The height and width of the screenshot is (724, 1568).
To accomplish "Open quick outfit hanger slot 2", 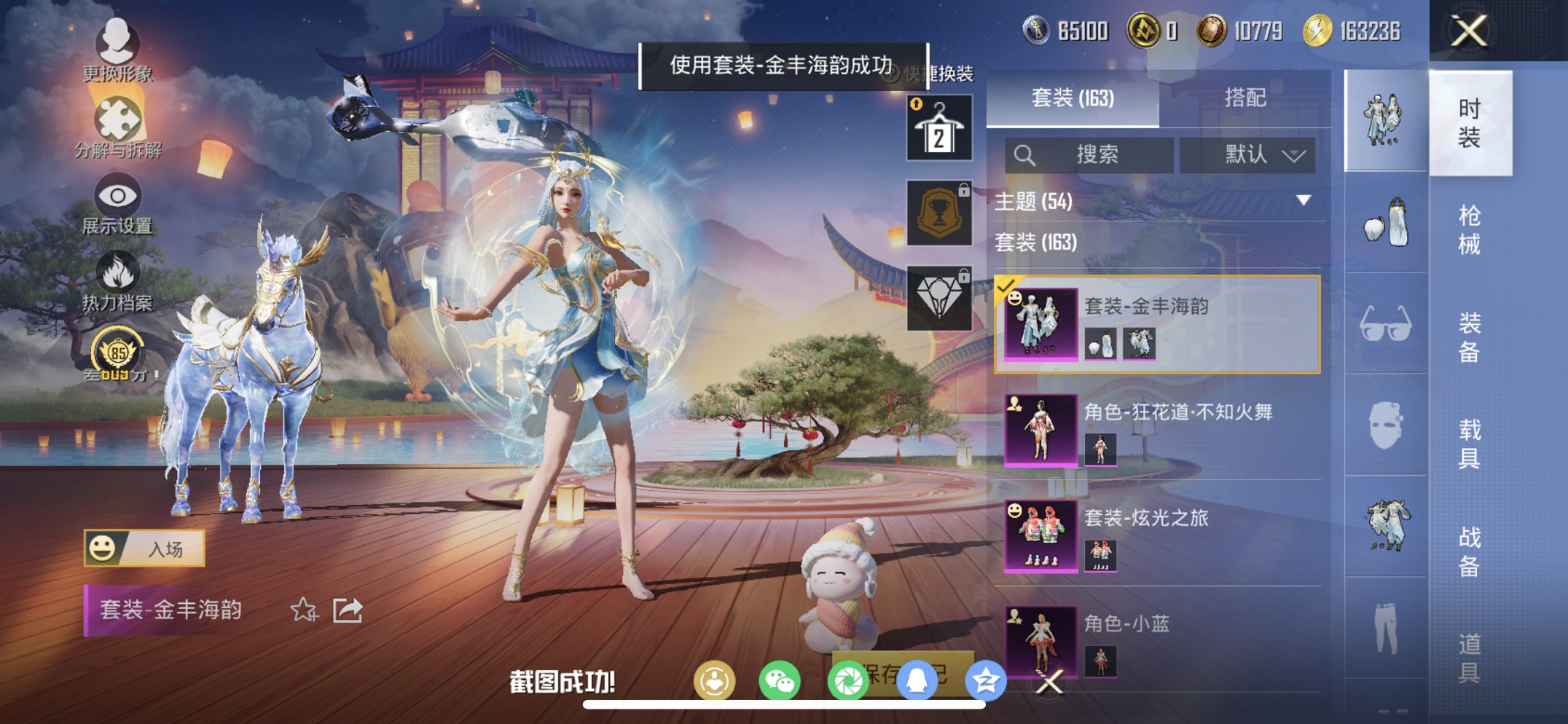I will point(938,128).
